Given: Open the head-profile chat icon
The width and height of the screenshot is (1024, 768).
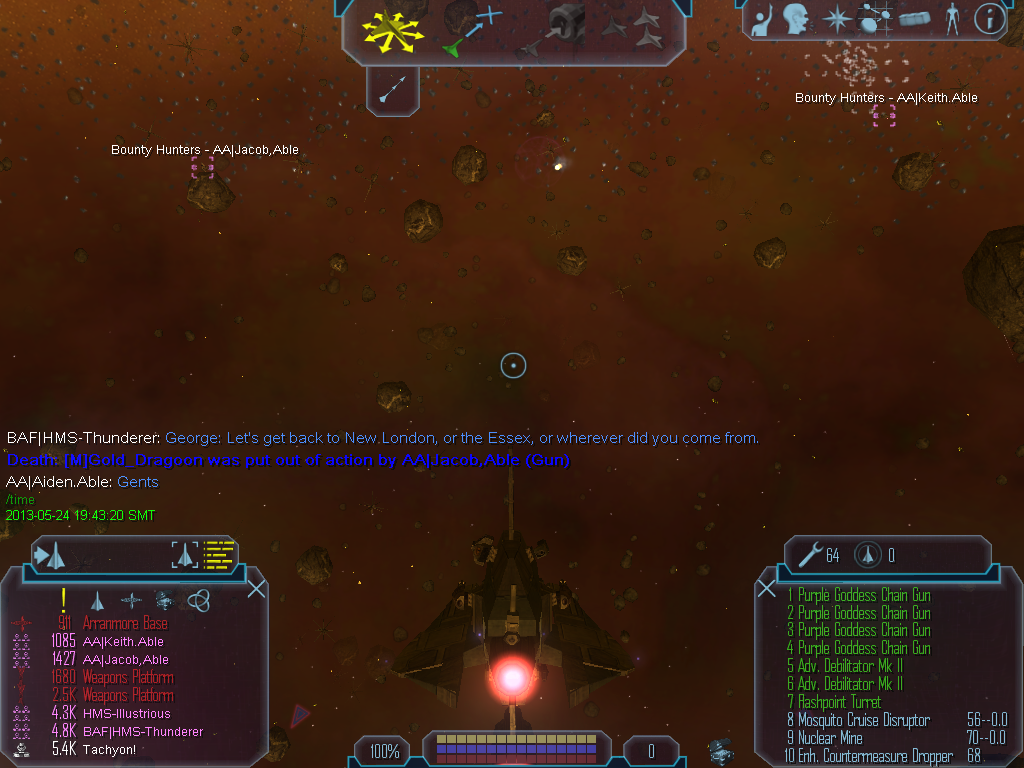Looking at the screenshot, I should [796, 18].
